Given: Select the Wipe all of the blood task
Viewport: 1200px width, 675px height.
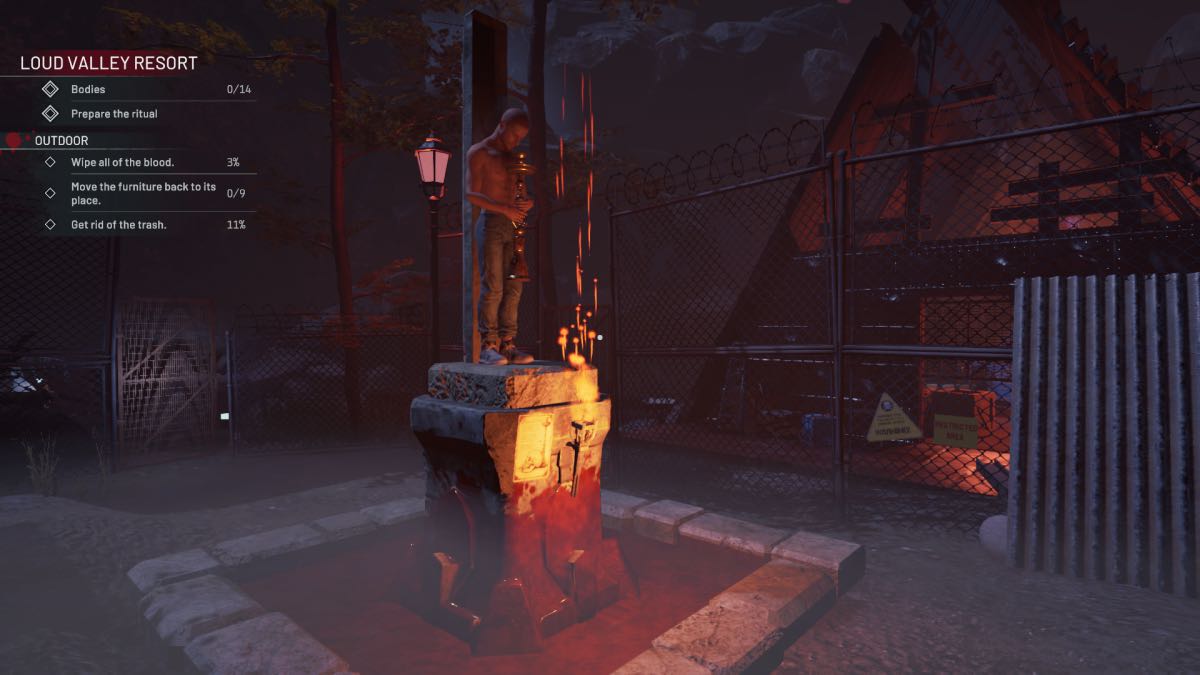Looking at the screenshot, I should [x=122, y=162].
